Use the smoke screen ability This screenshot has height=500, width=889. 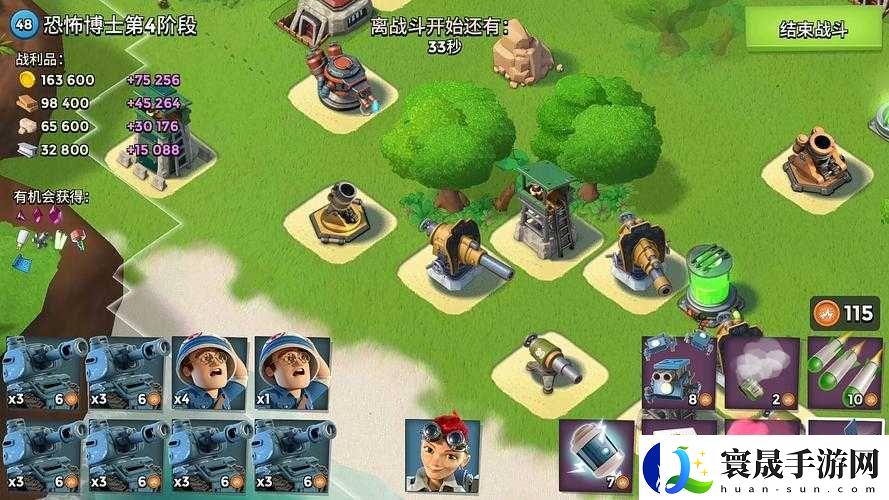tap(760, 372)
